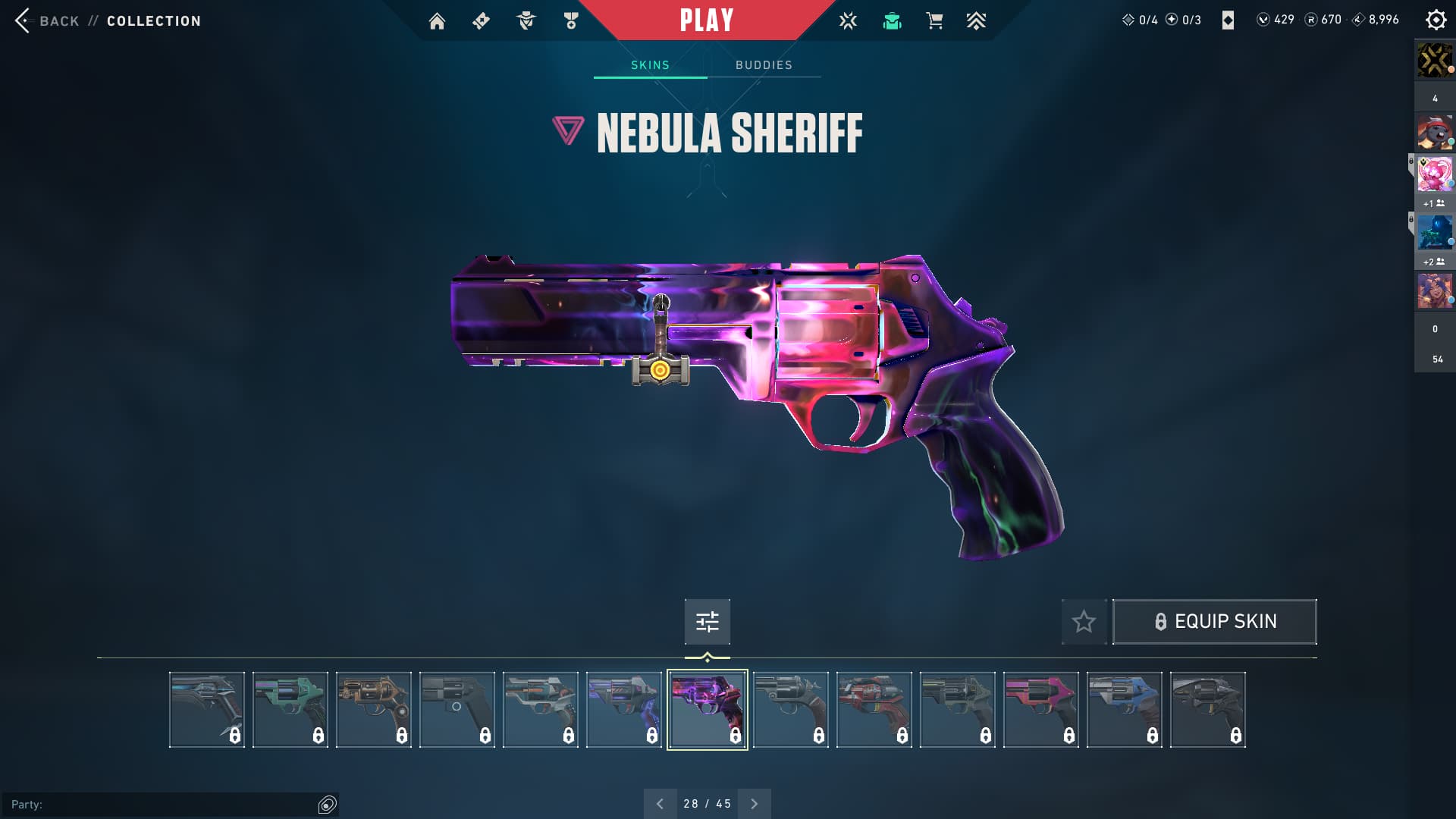Favorite this skin with the star button
The width and height of the screenshot is (1456, 819).
click(x=1084, y=622)
